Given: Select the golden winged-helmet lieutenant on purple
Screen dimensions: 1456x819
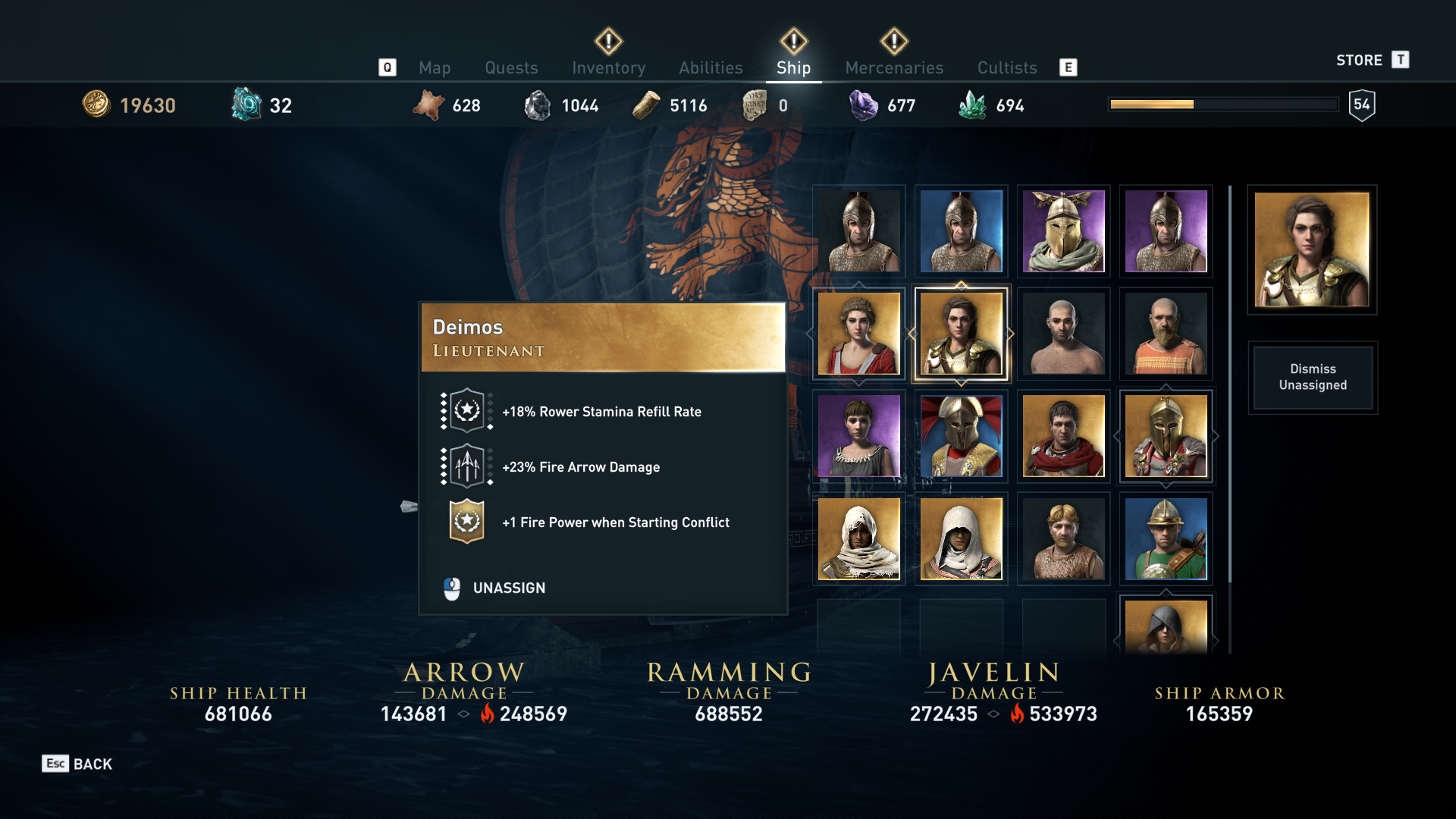Looking at the screenshot, I should (1063, 231).
